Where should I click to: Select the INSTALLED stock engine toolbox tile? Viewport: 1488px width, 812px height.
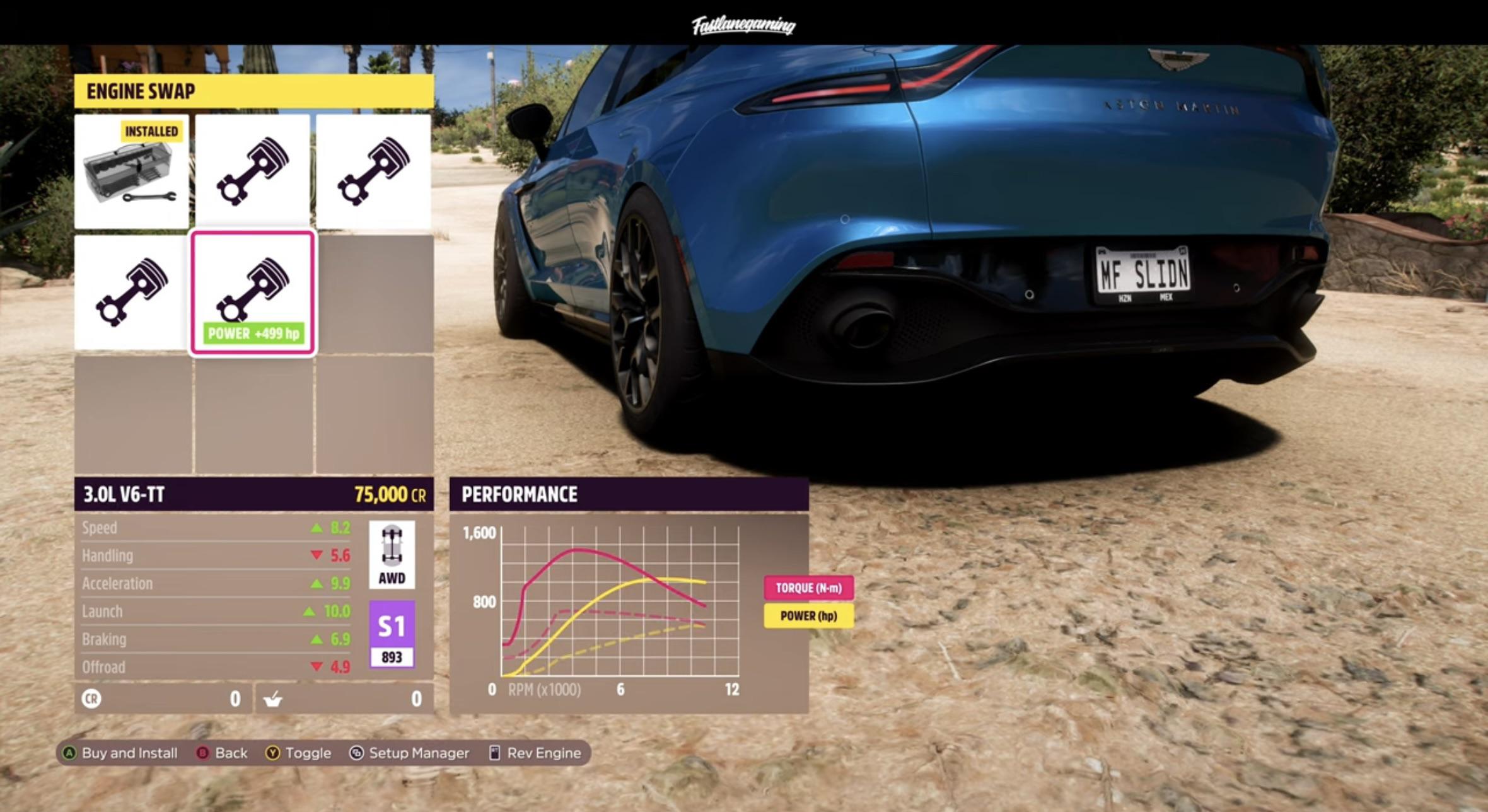(132, 171)
